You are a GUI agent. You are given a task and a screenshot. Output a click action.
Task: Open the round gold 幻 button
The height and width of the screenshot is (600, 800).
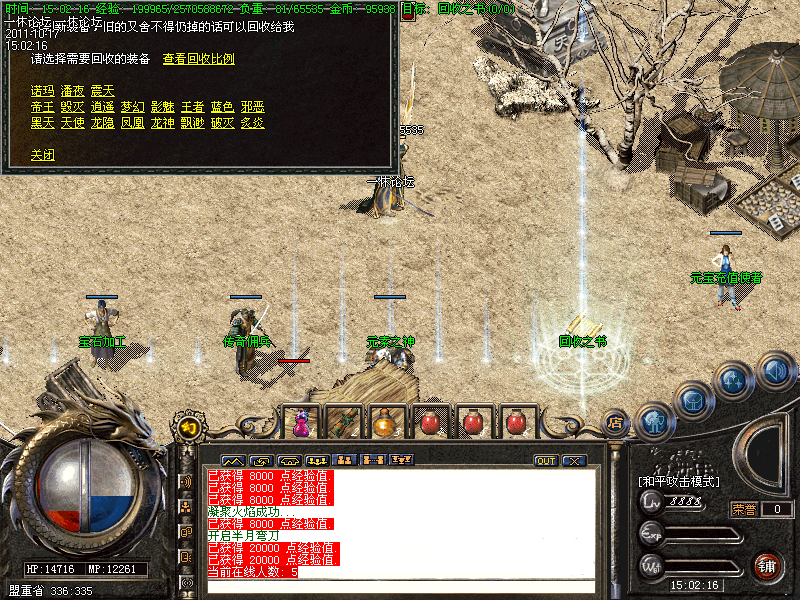click(188, 428)
